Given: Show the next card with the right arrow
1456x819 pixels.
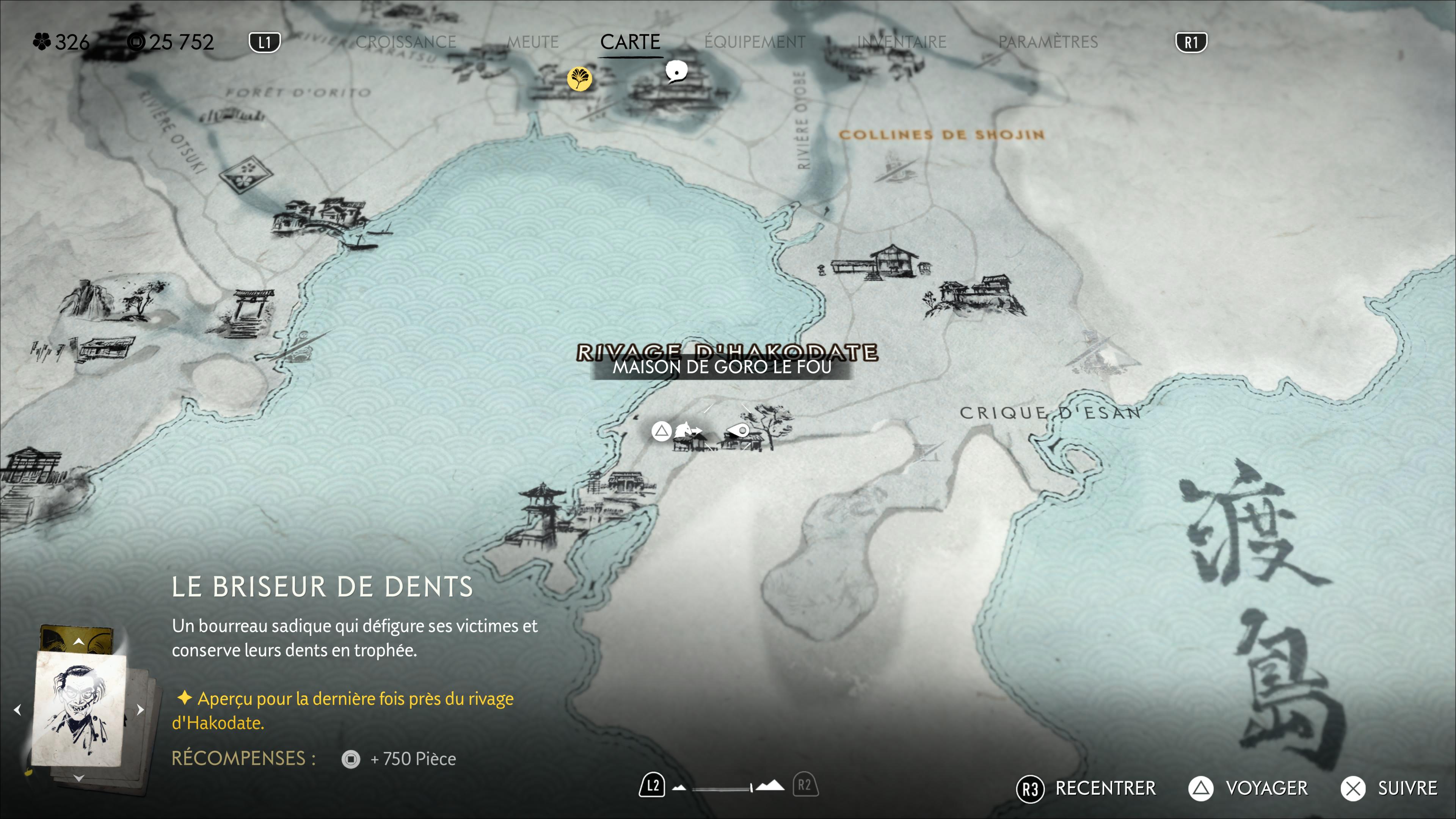Looking at the screenshot, I should [x=140, y=710].
